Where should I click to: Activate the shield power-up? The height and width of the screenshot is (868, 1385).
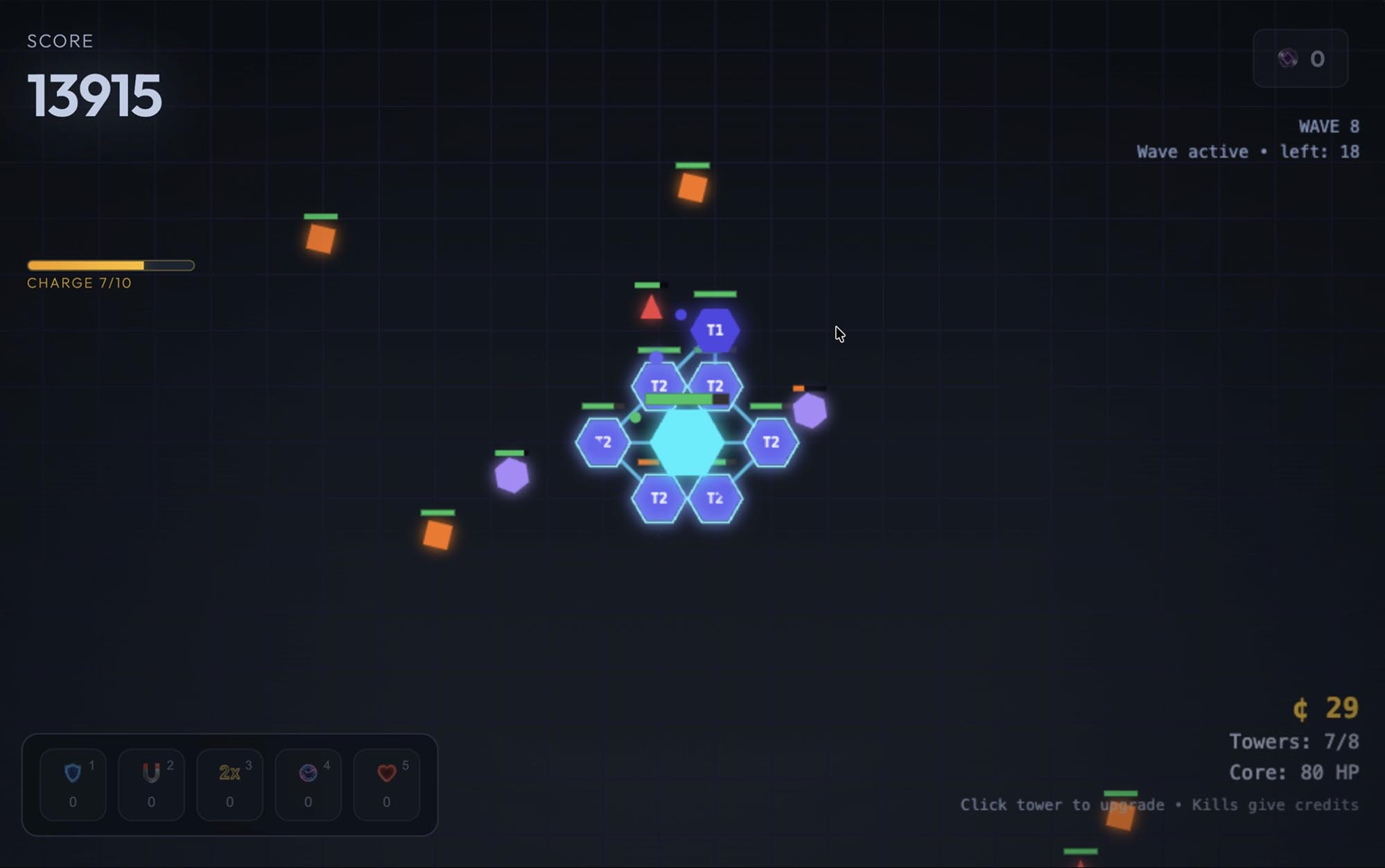tap(72, 784)
